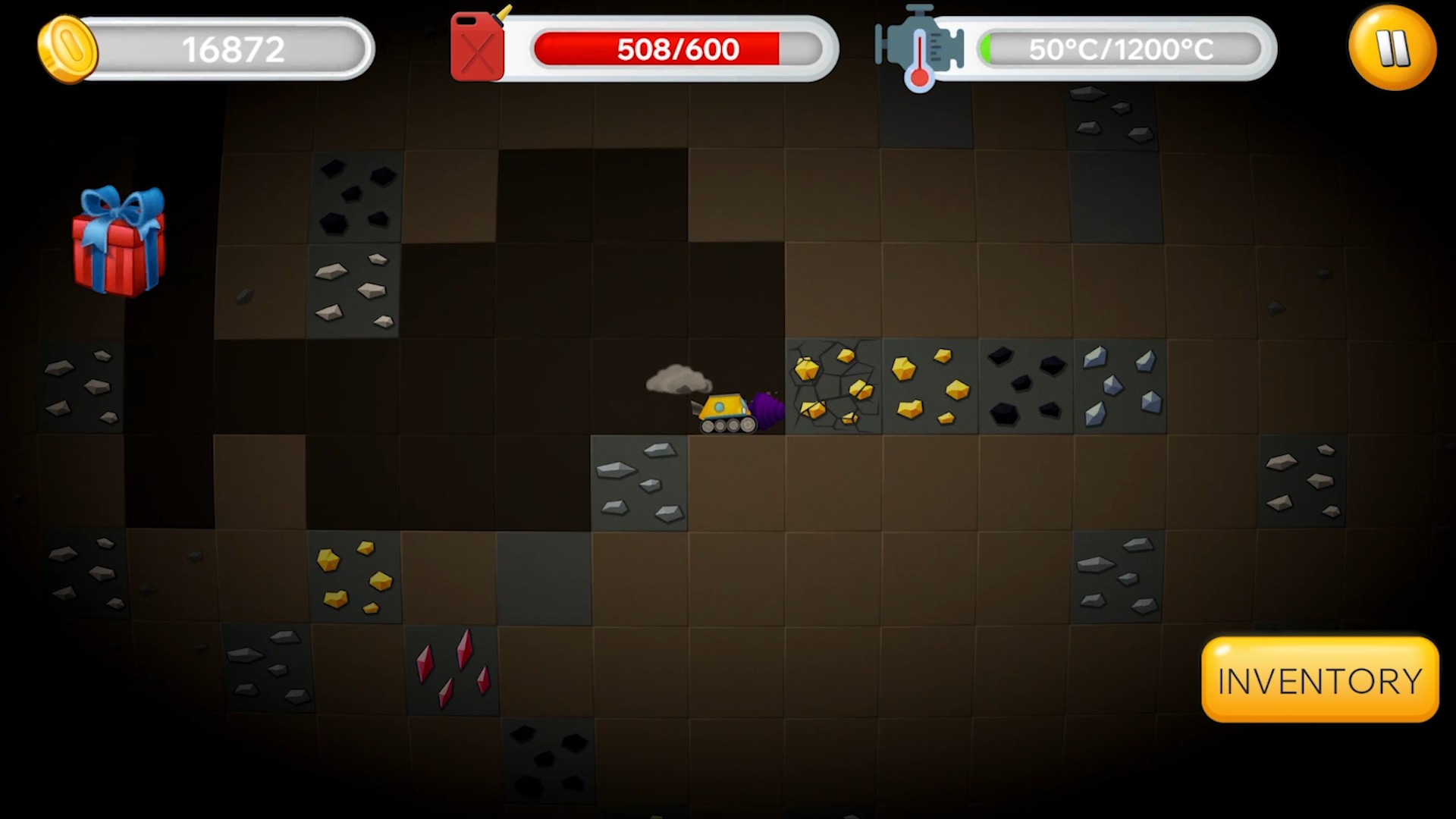Click the red fuel canister icon
1456x819 pixels.
(x=478, y=45)
